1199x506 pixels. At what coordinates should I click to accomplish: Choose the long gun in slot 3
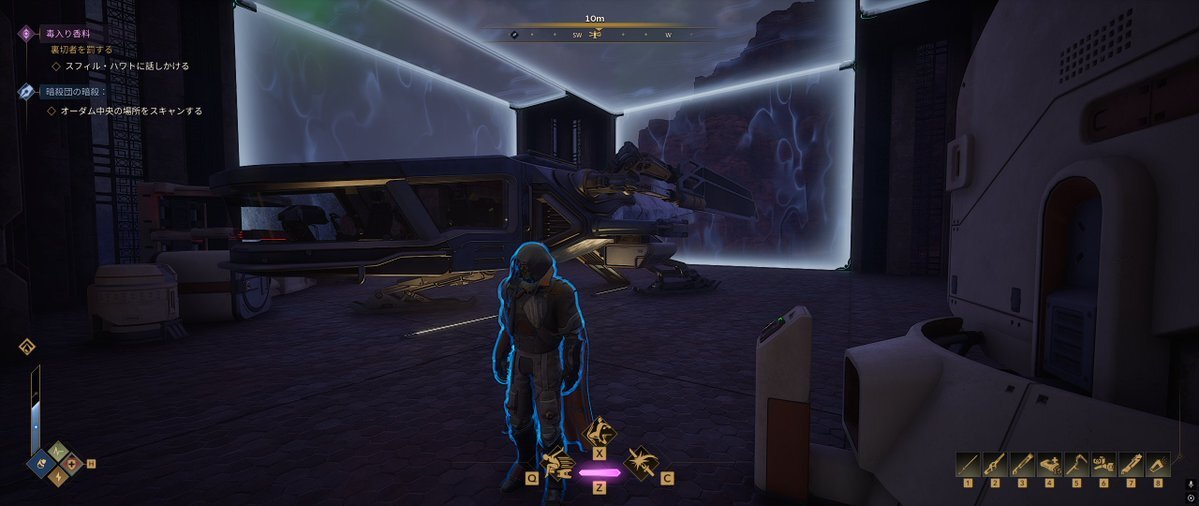(1022, 464)
